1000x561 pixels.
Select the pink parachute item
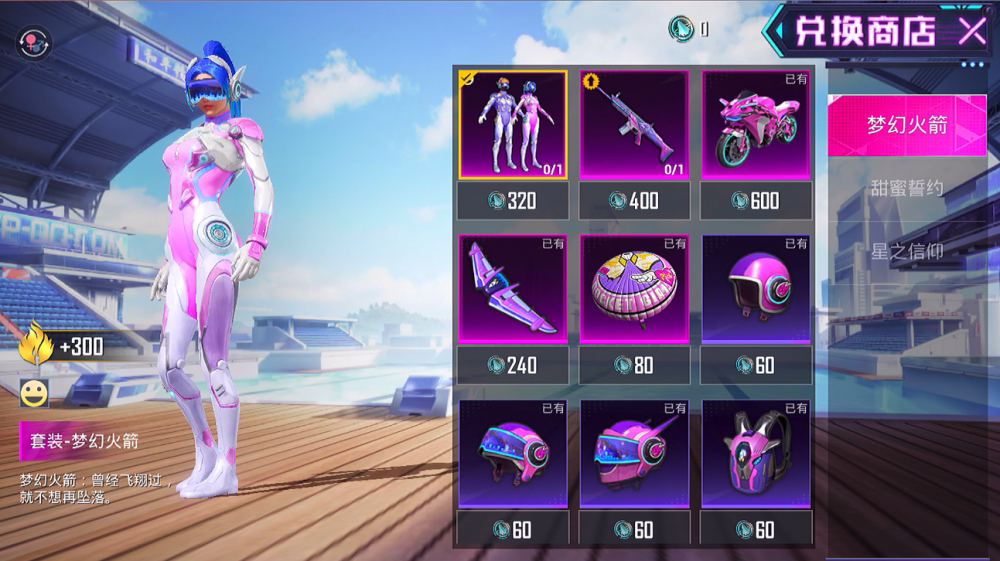(634, 289)
